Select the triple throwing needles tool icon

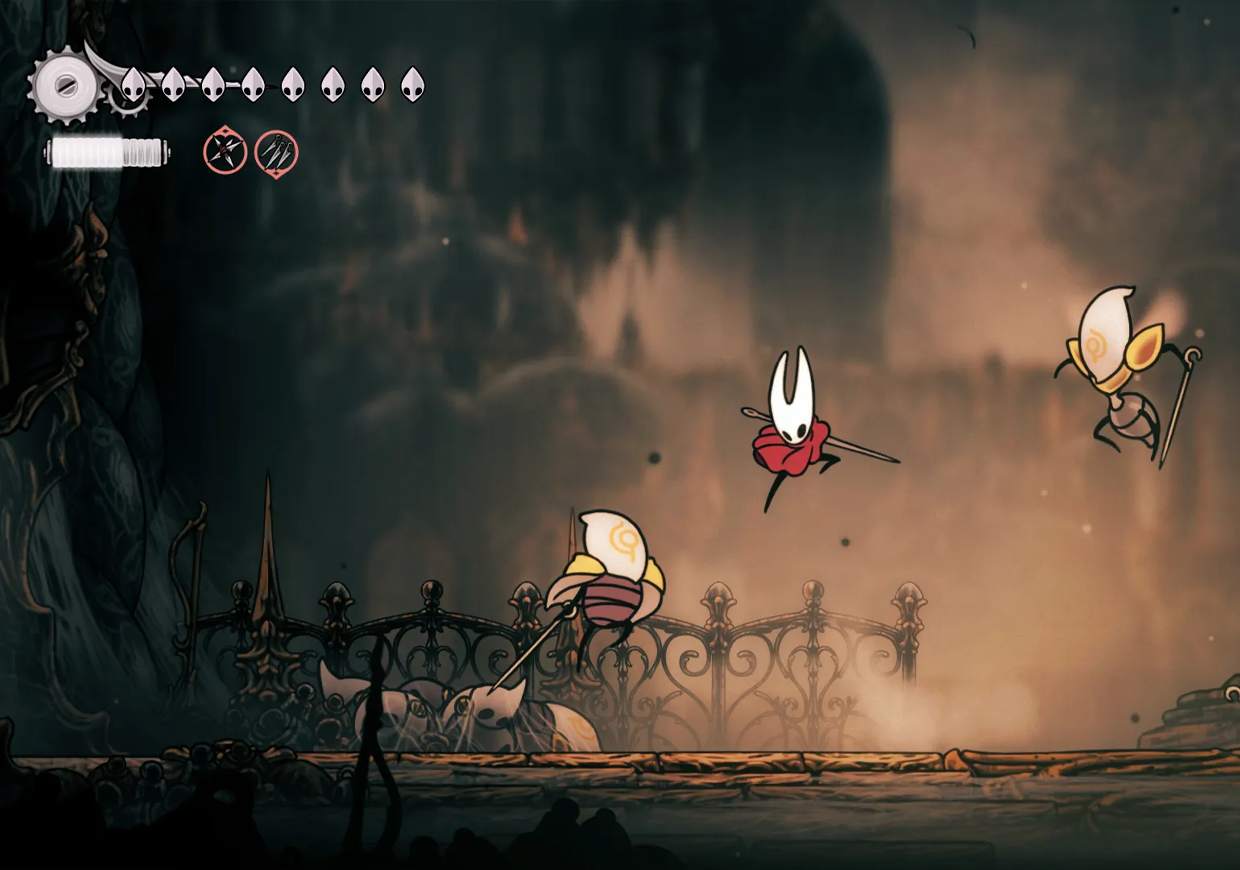276,153
